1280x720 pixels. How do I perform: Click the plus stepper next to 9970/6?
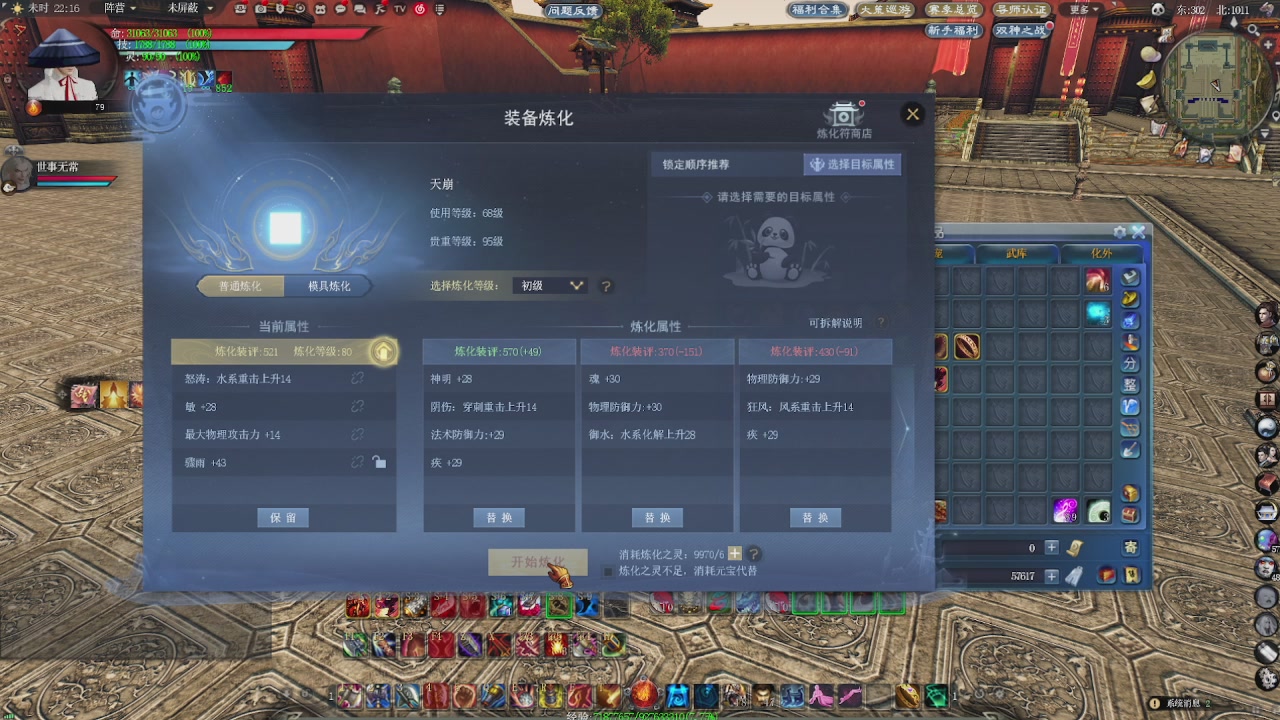point(734,553)
